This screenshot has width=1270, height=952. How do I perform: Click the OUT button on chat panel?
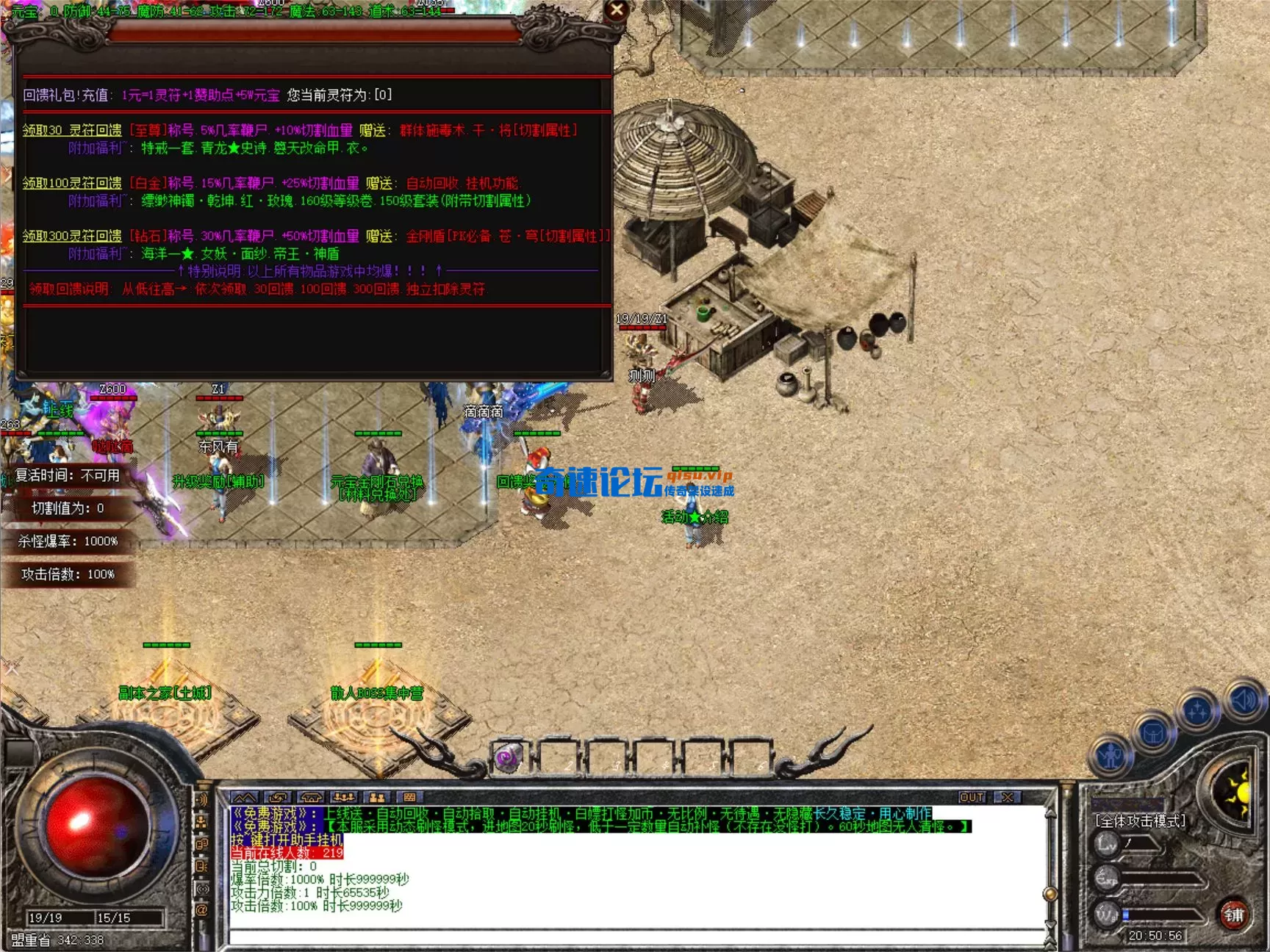coord(972,797)
